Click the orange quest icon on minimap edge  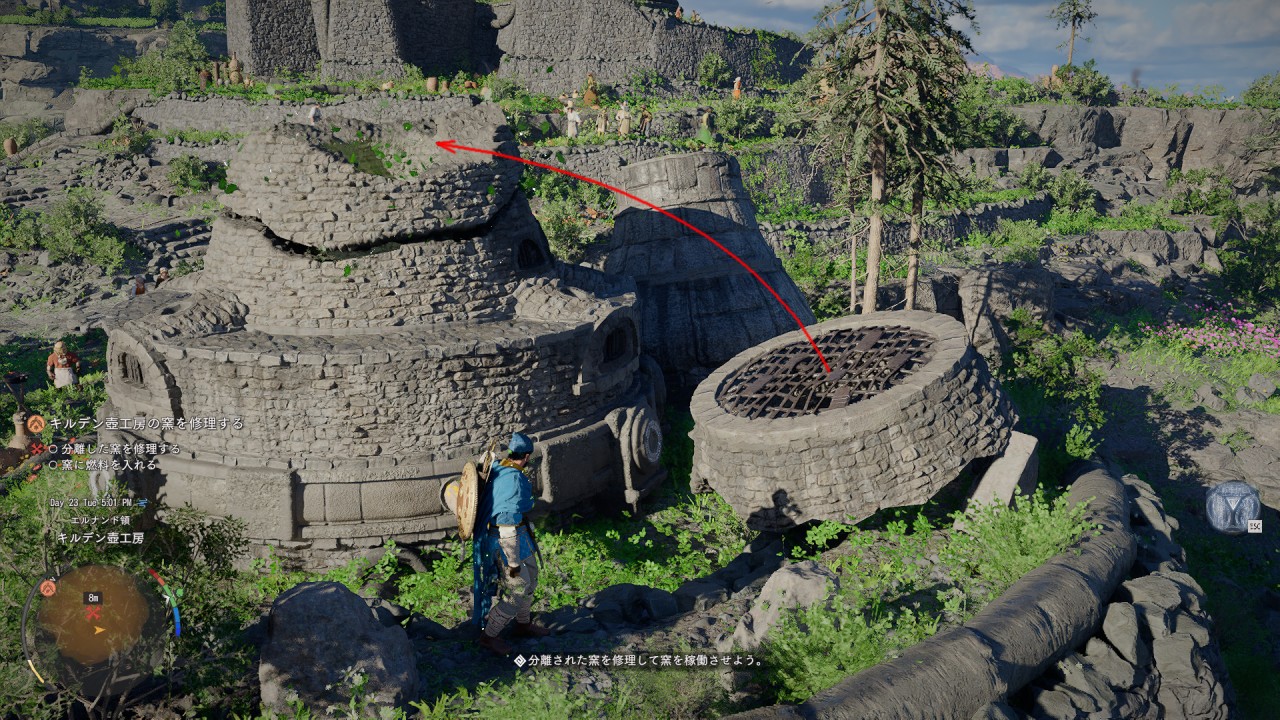[47, 588]
